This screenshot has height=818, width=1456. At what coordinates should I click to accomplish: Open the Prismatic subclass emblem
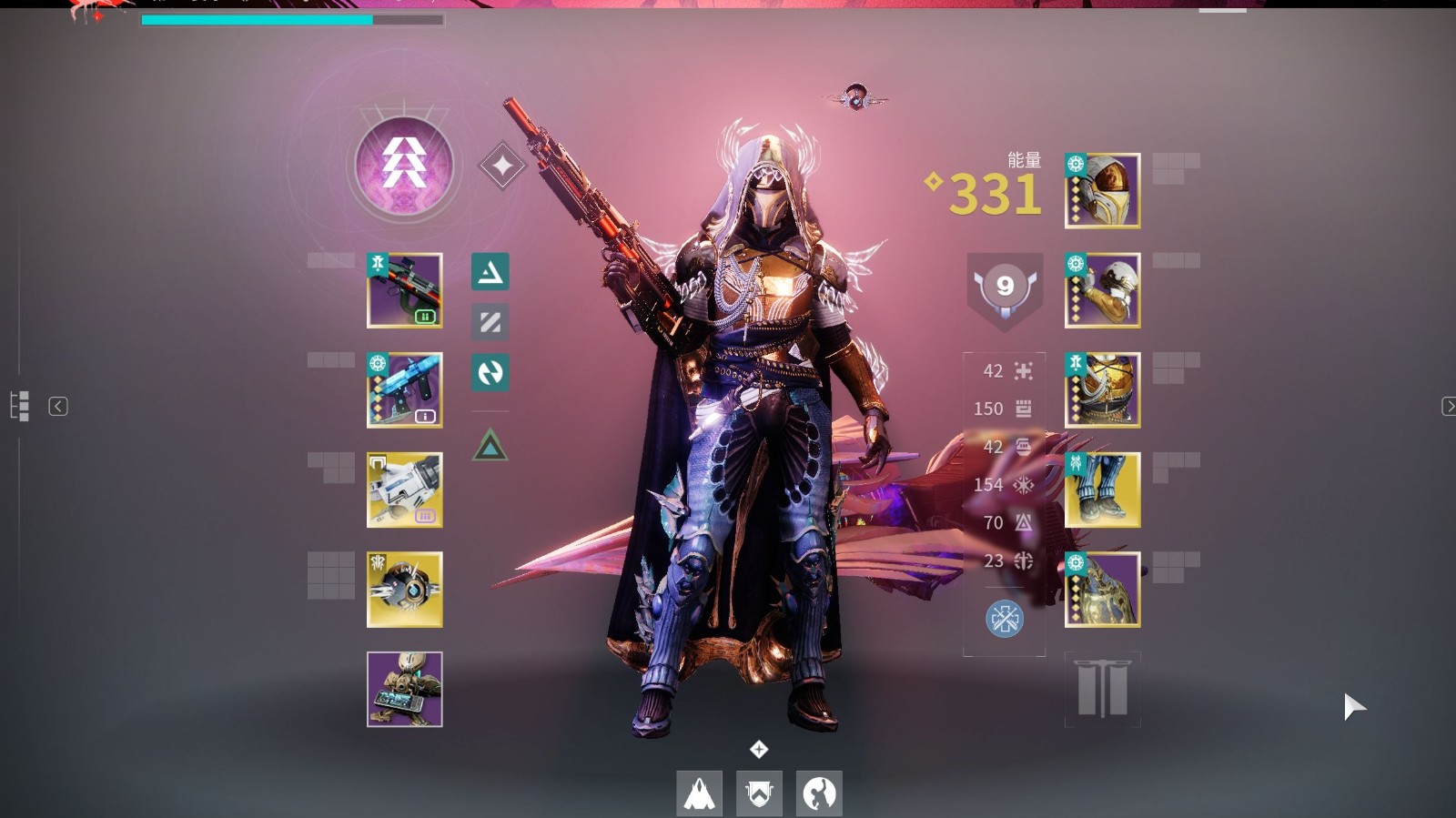pos(404,167)
